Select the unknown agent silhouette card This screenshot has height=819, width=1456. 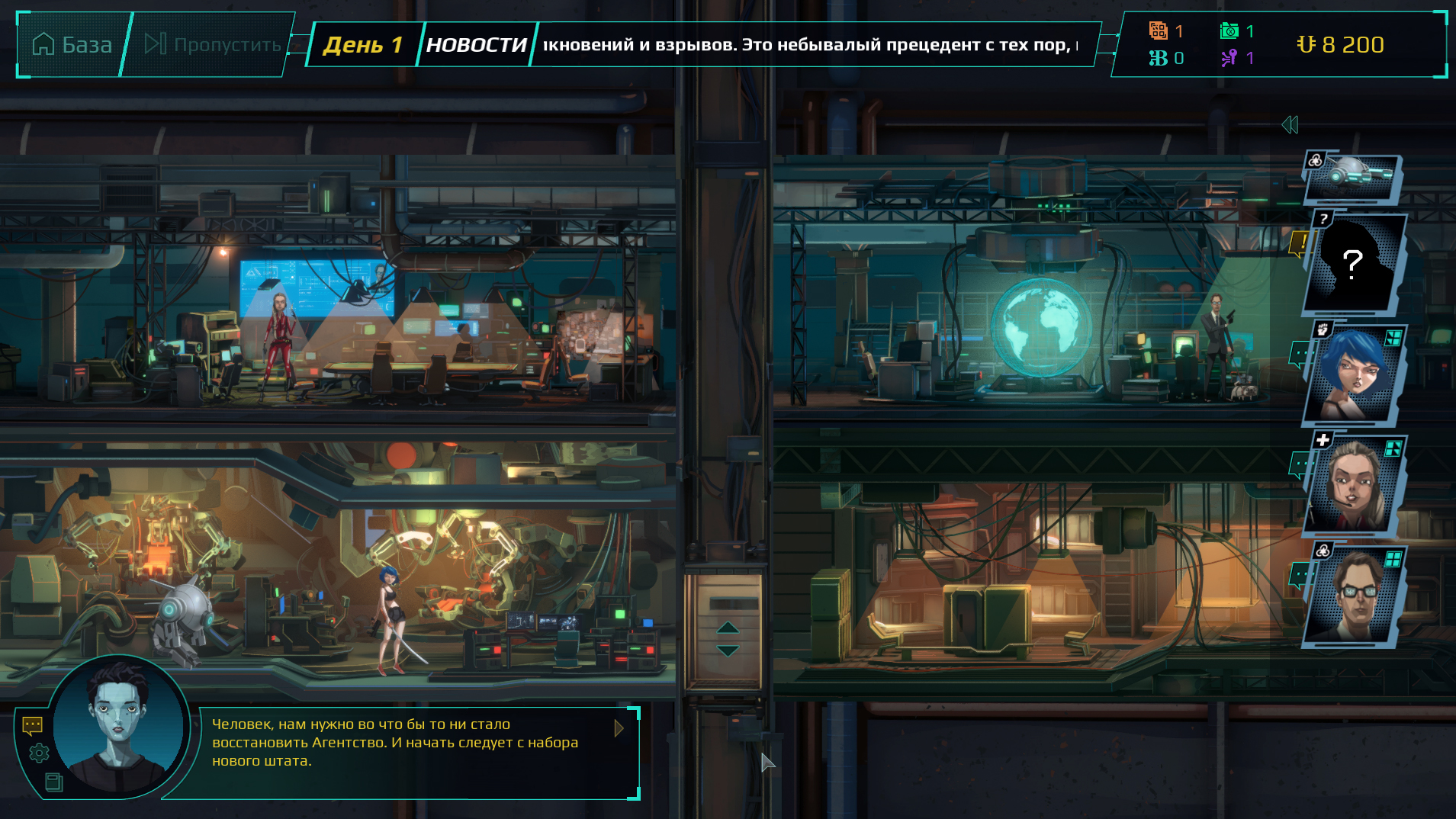tap(1354, 264)
